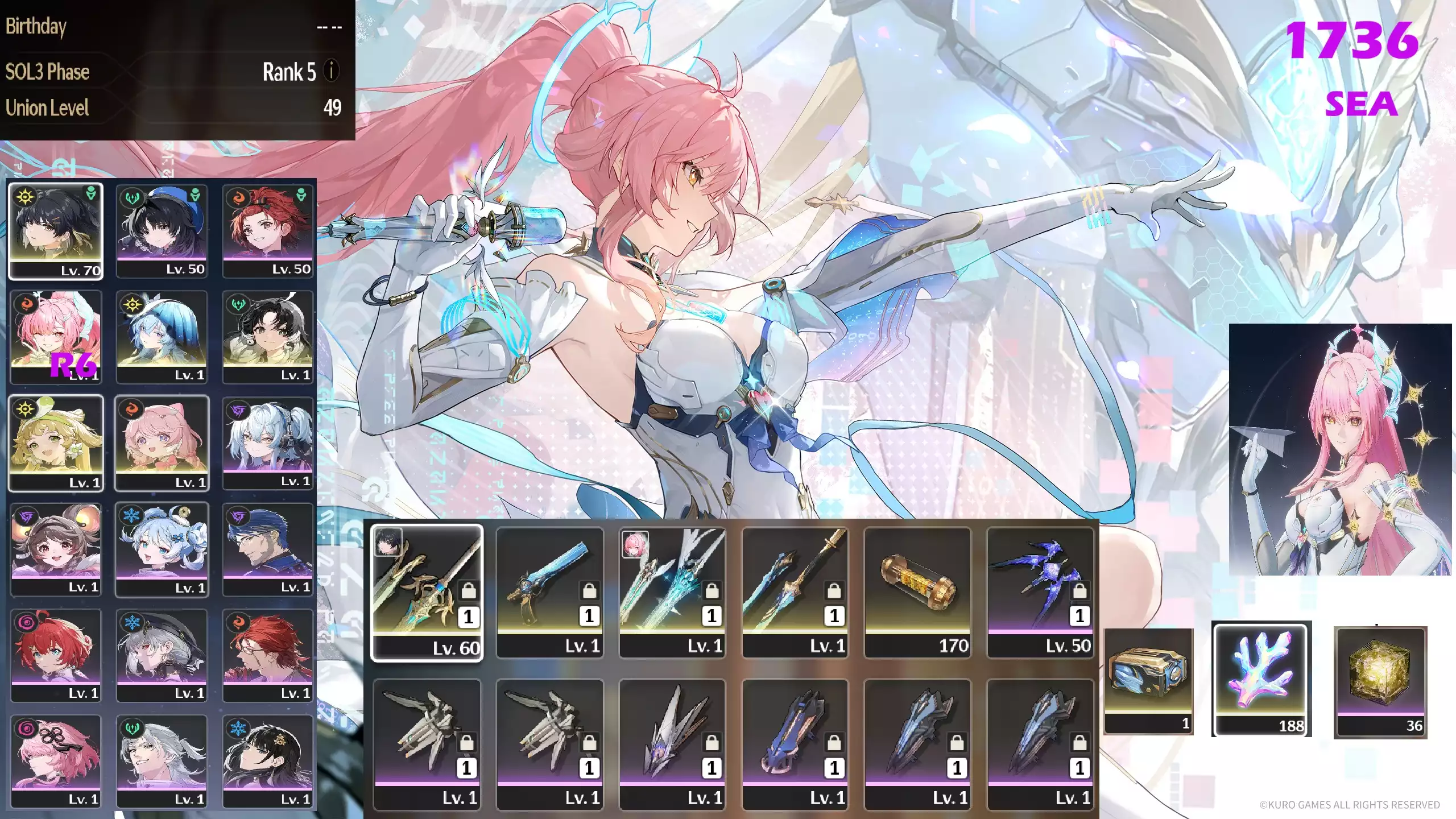Select the white-haired girl wearing headphones
The image size is (1456, 819).
point(267,442)
